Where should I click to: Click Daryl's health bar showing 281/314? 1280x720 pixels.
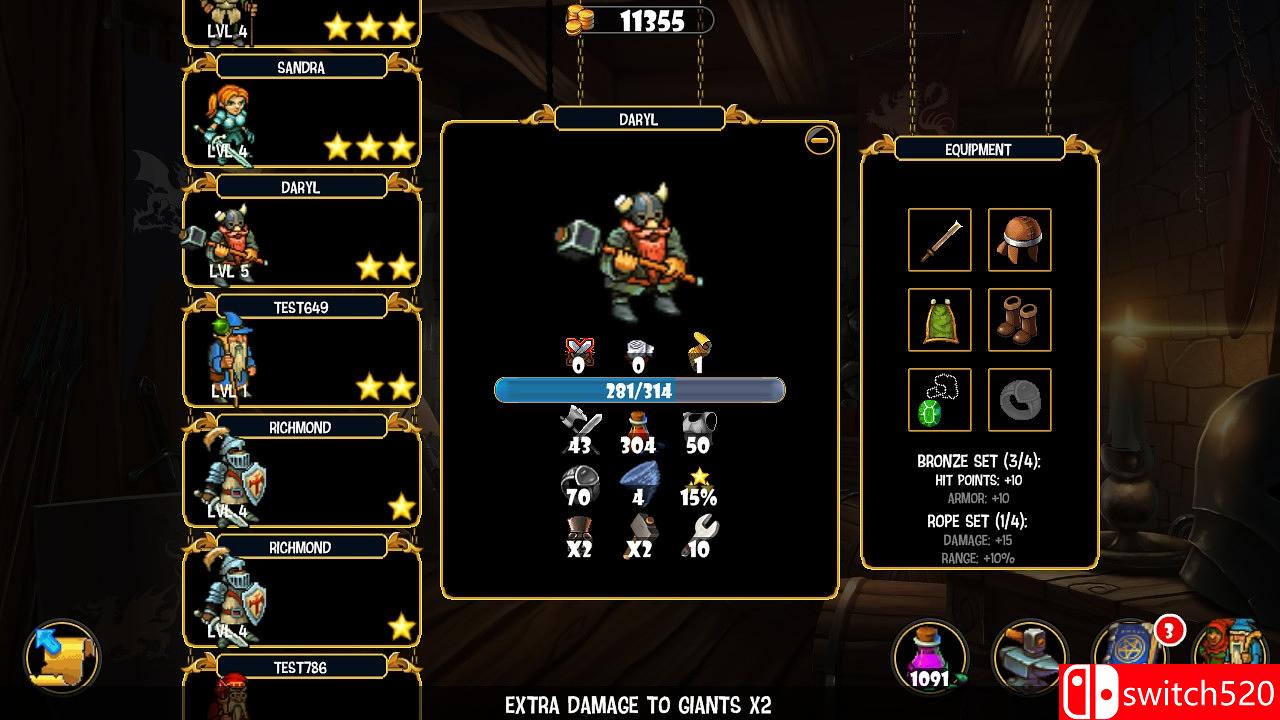point(640,390)
